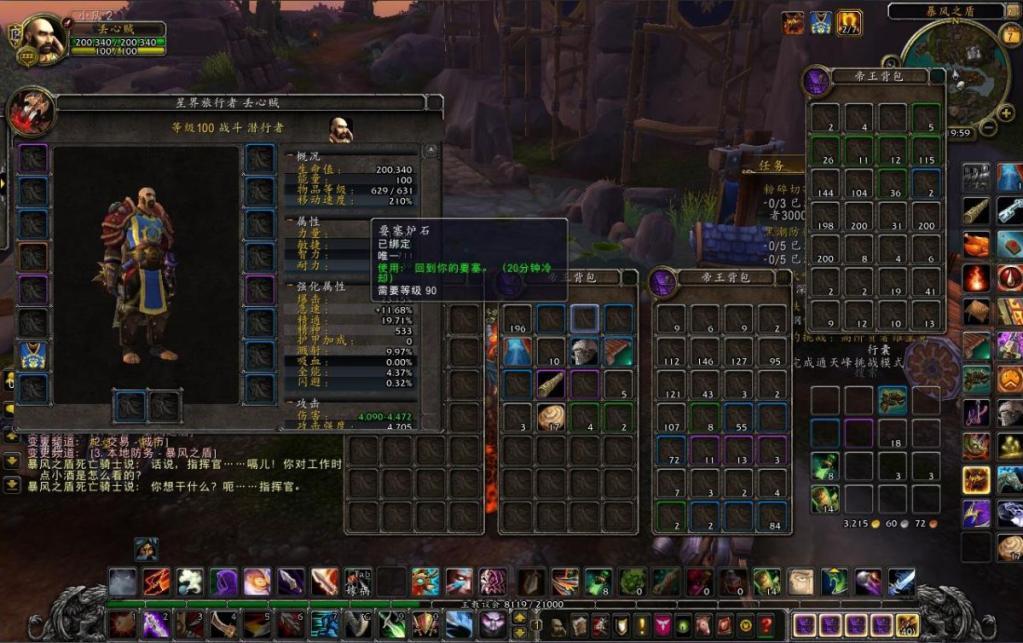Open the red question mark help button
This screenshot has width=1023, height=643.
(x=765, y=625)
